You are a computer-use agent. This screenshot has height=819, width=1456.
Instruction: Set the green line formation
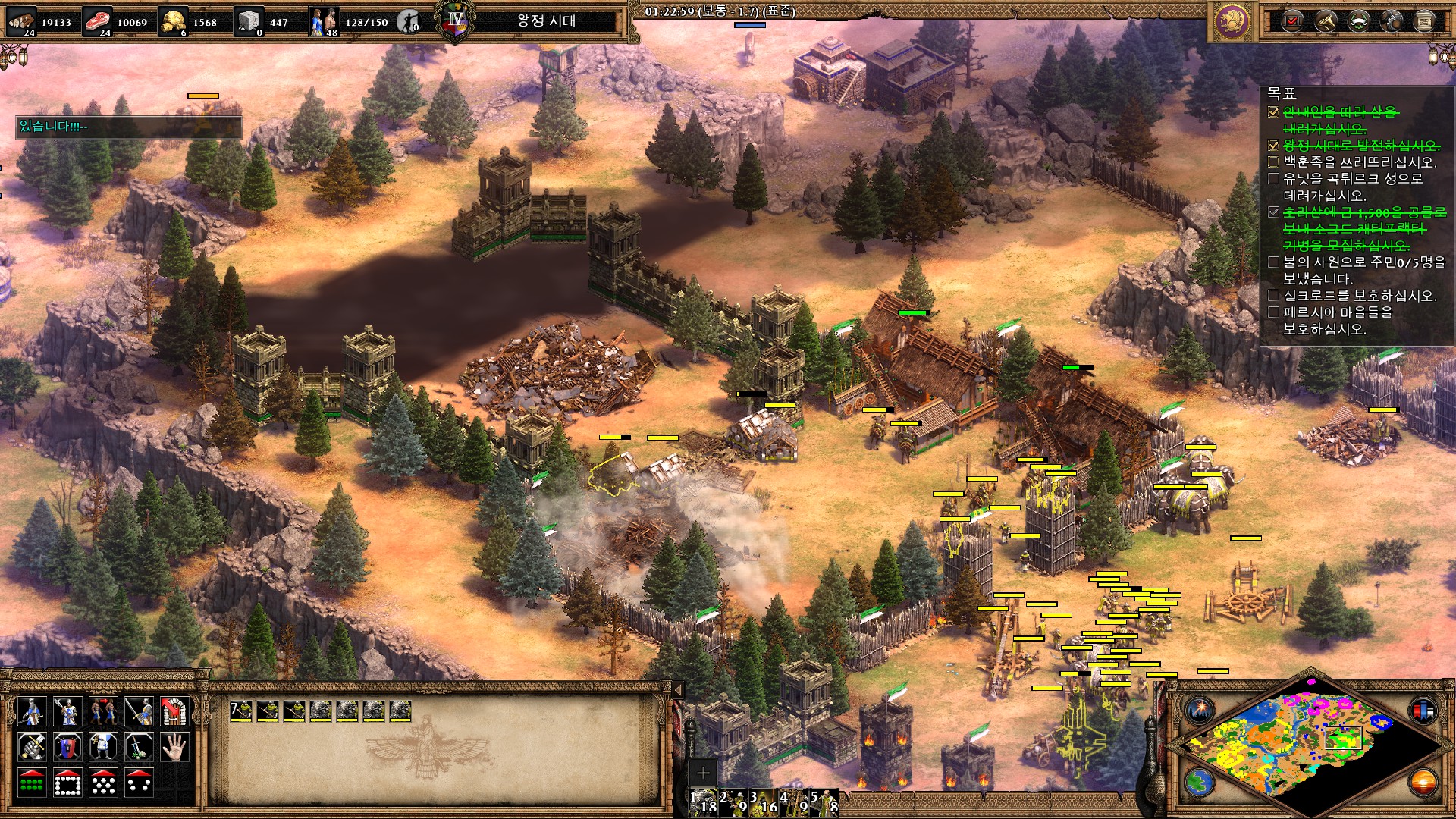click(x=31, y=783)
